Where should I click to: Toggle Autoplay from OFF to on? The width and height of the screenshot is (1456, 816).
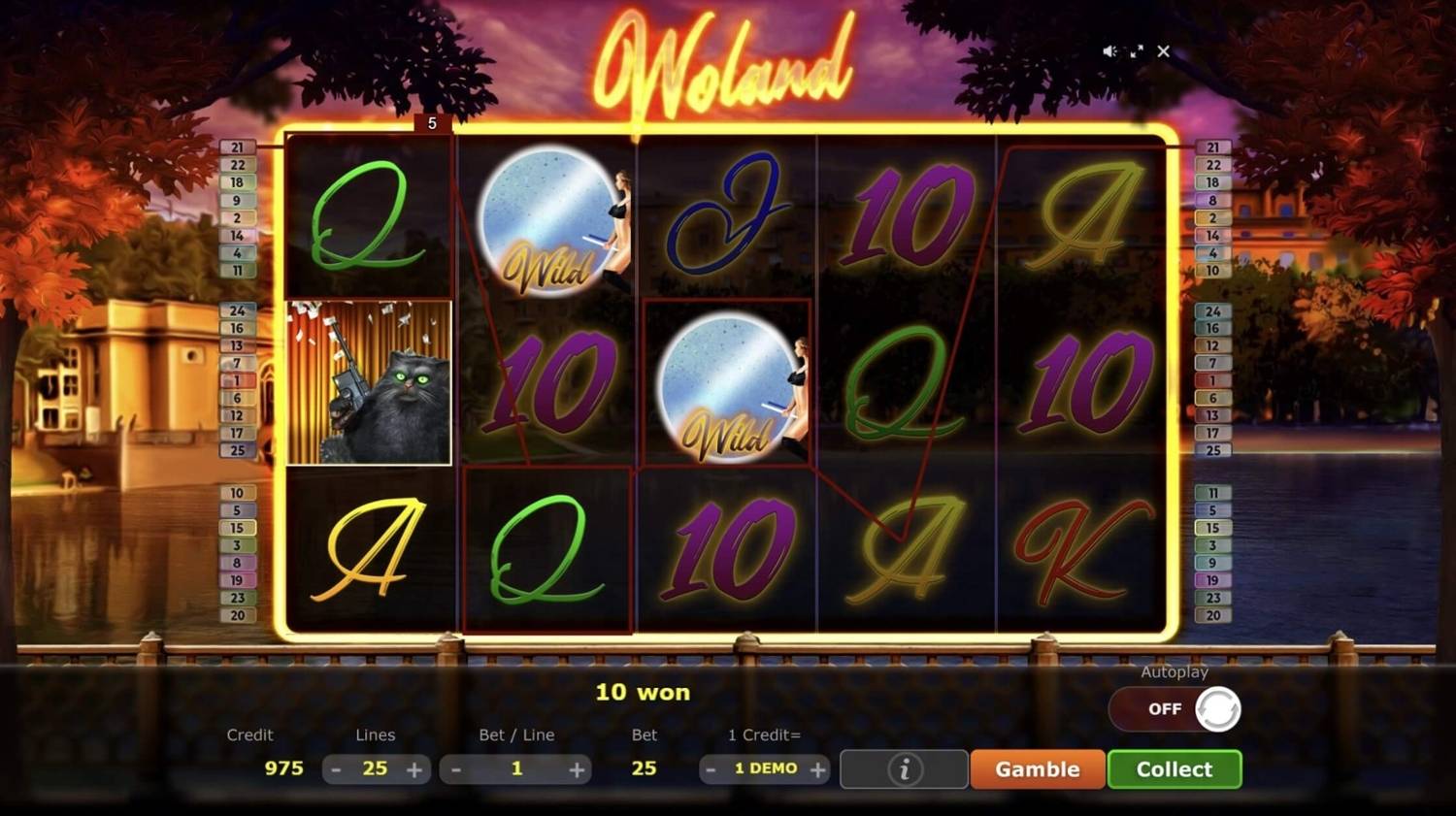coord(1163,709)
